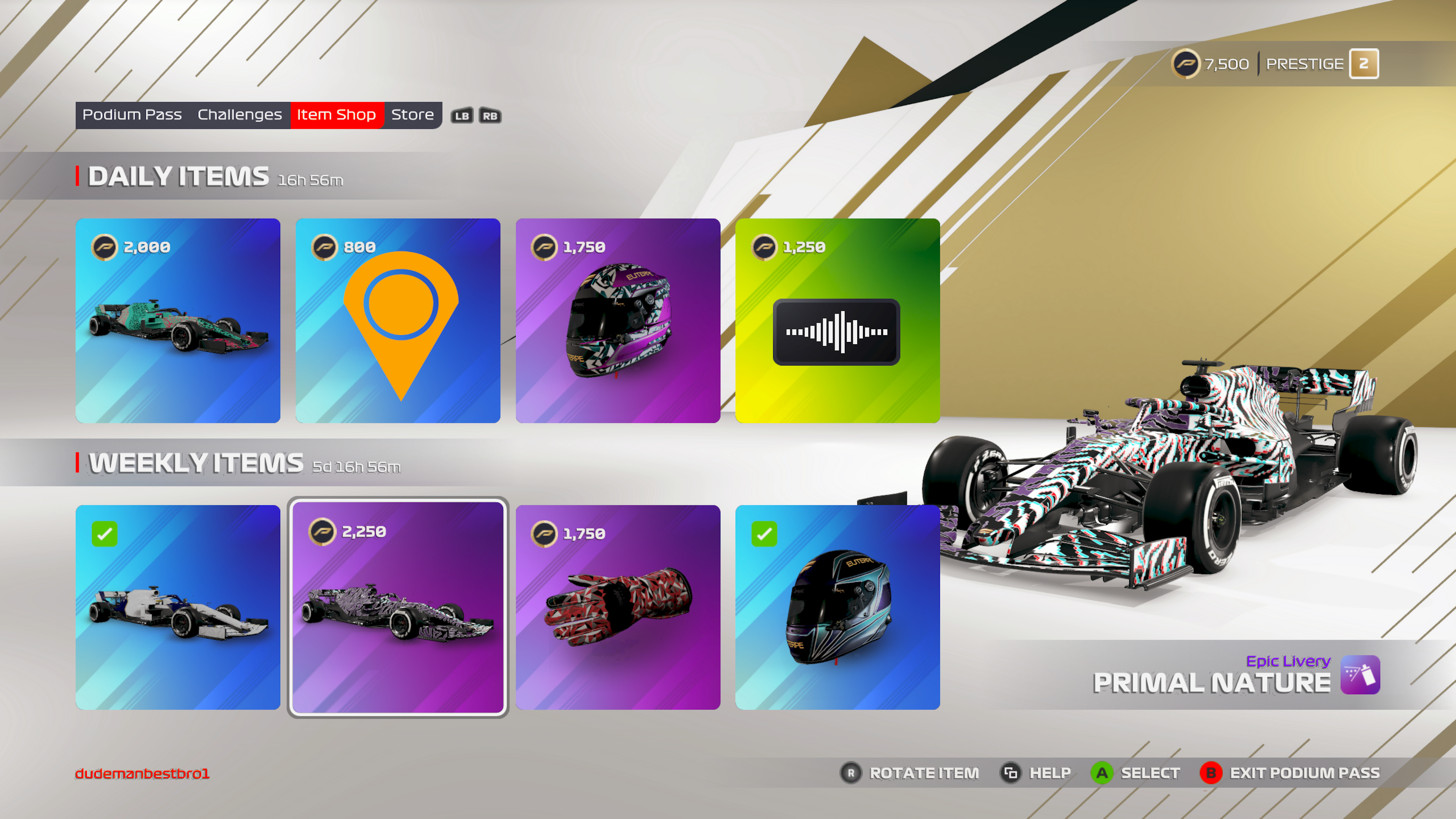Select the 800 orange map pin item

(x=398, y=320)
